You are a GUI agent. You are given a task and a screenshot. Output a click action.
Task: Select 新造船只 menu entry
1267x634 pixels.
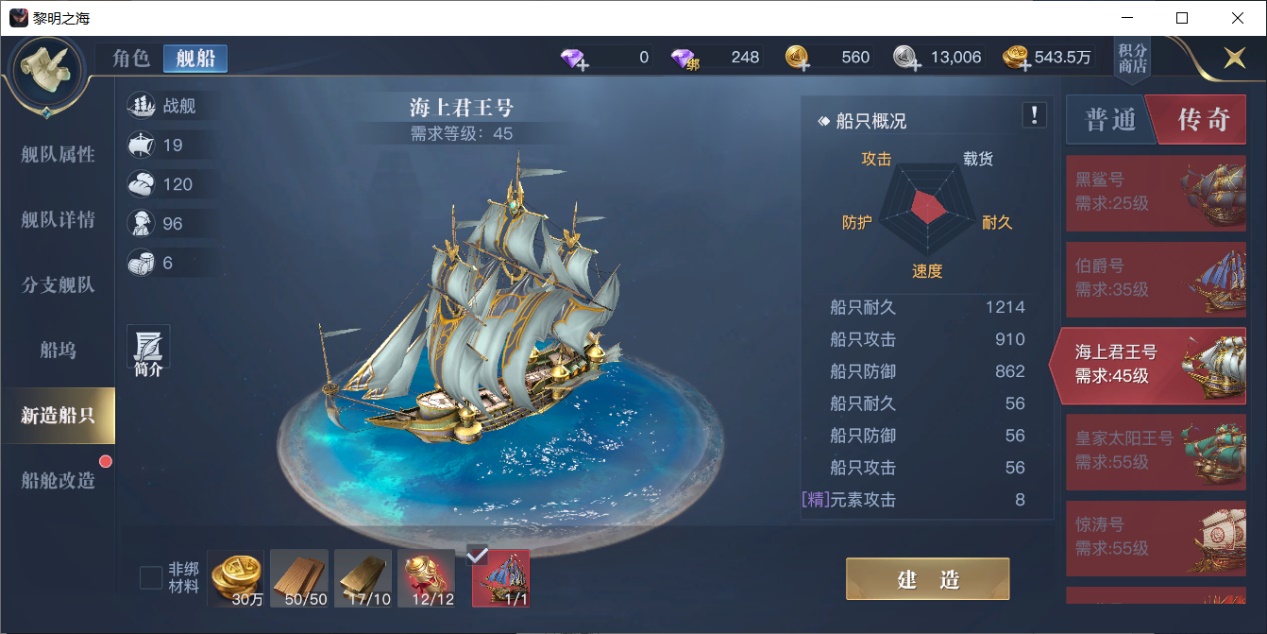click(58, 415)
